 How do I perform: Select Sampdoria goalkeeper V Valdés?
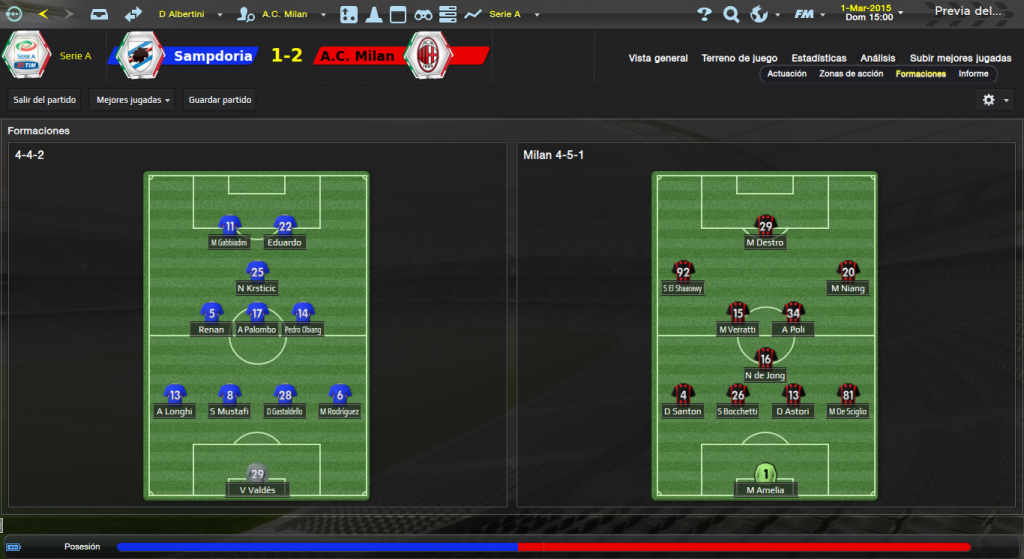(x=257, y=481)
